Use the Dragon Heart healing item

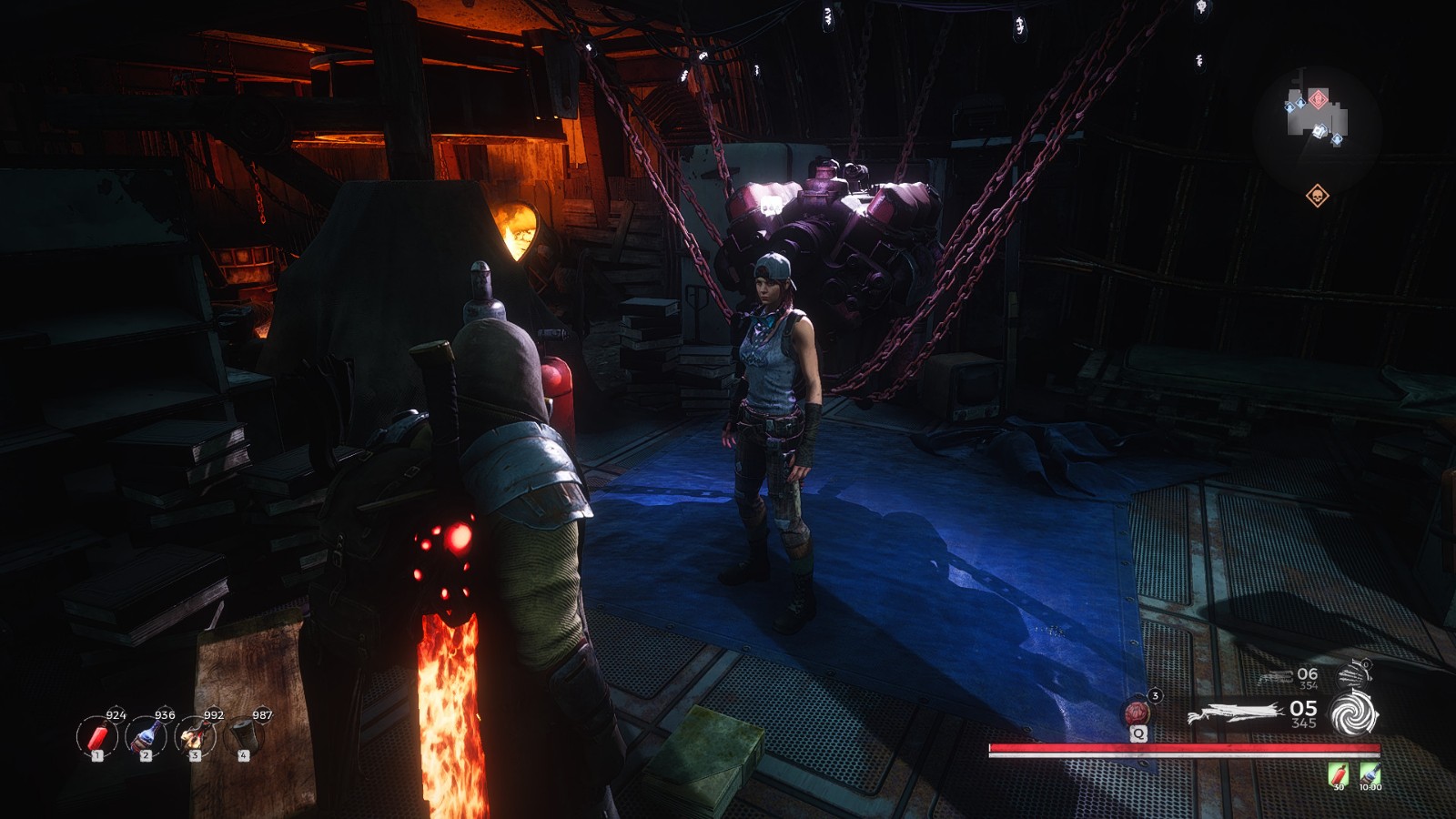1137,712
